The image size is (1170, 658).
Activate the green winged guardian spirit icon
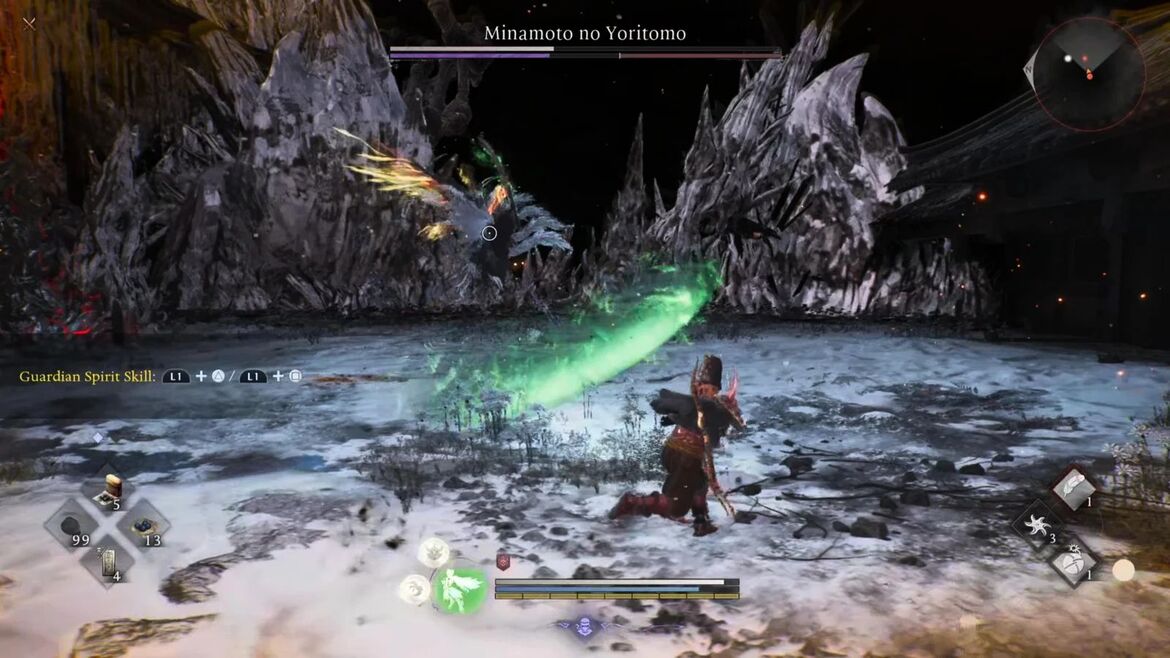[460, 590]
